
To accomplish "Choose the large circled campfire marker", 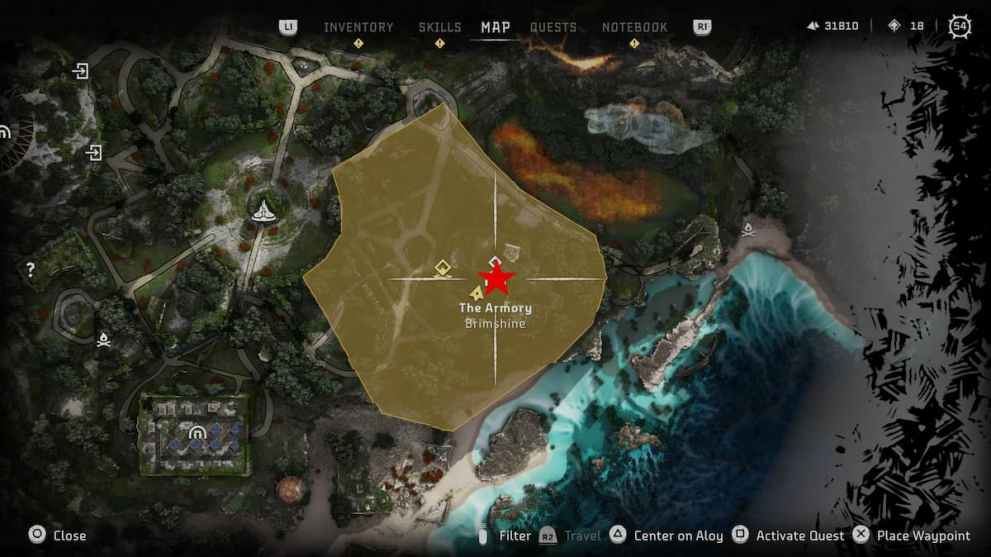I will pos(263,209).
